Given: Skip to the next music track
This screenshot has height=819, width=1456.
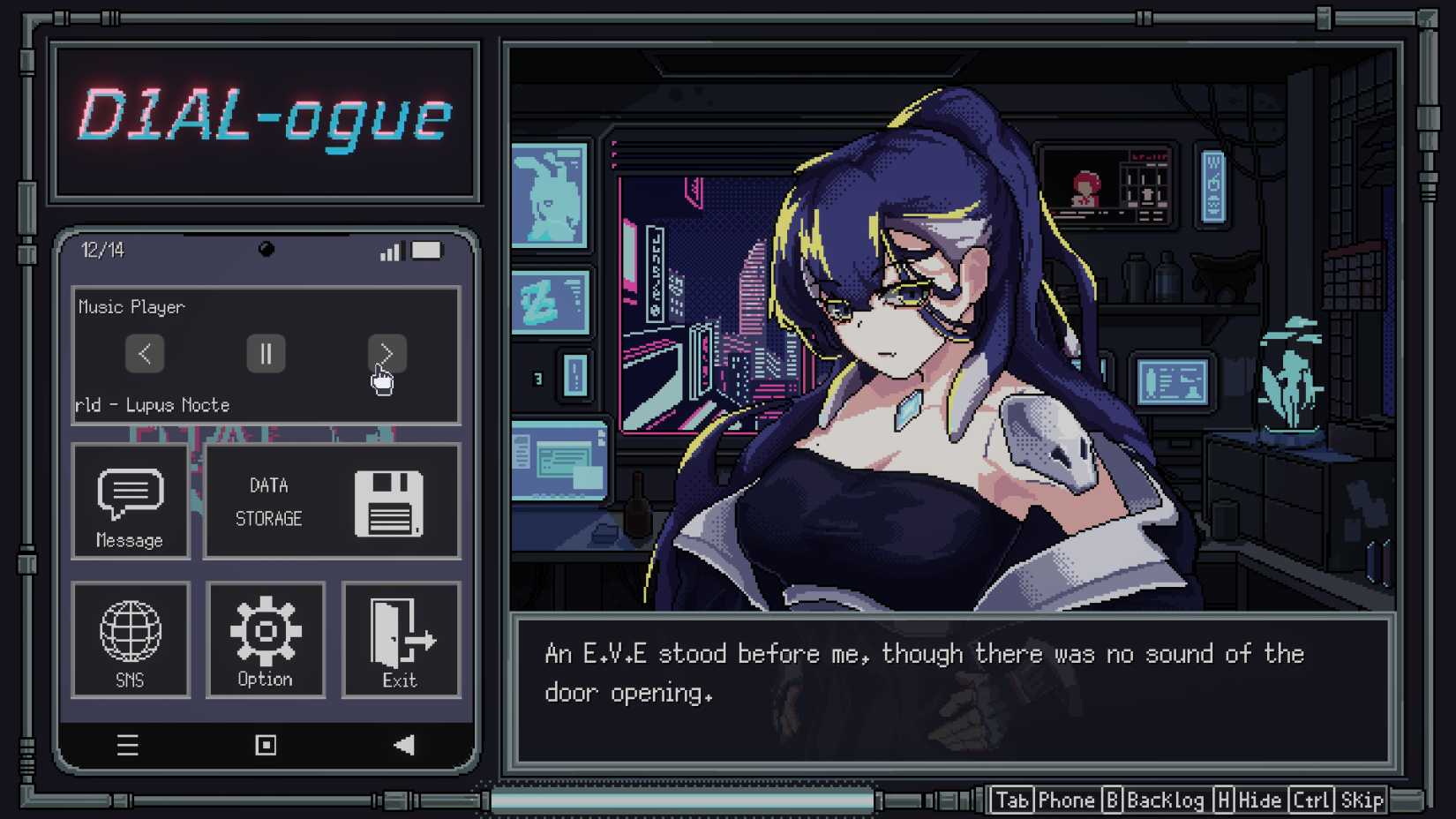Looking at the screenshot, I should coord(386,354).
